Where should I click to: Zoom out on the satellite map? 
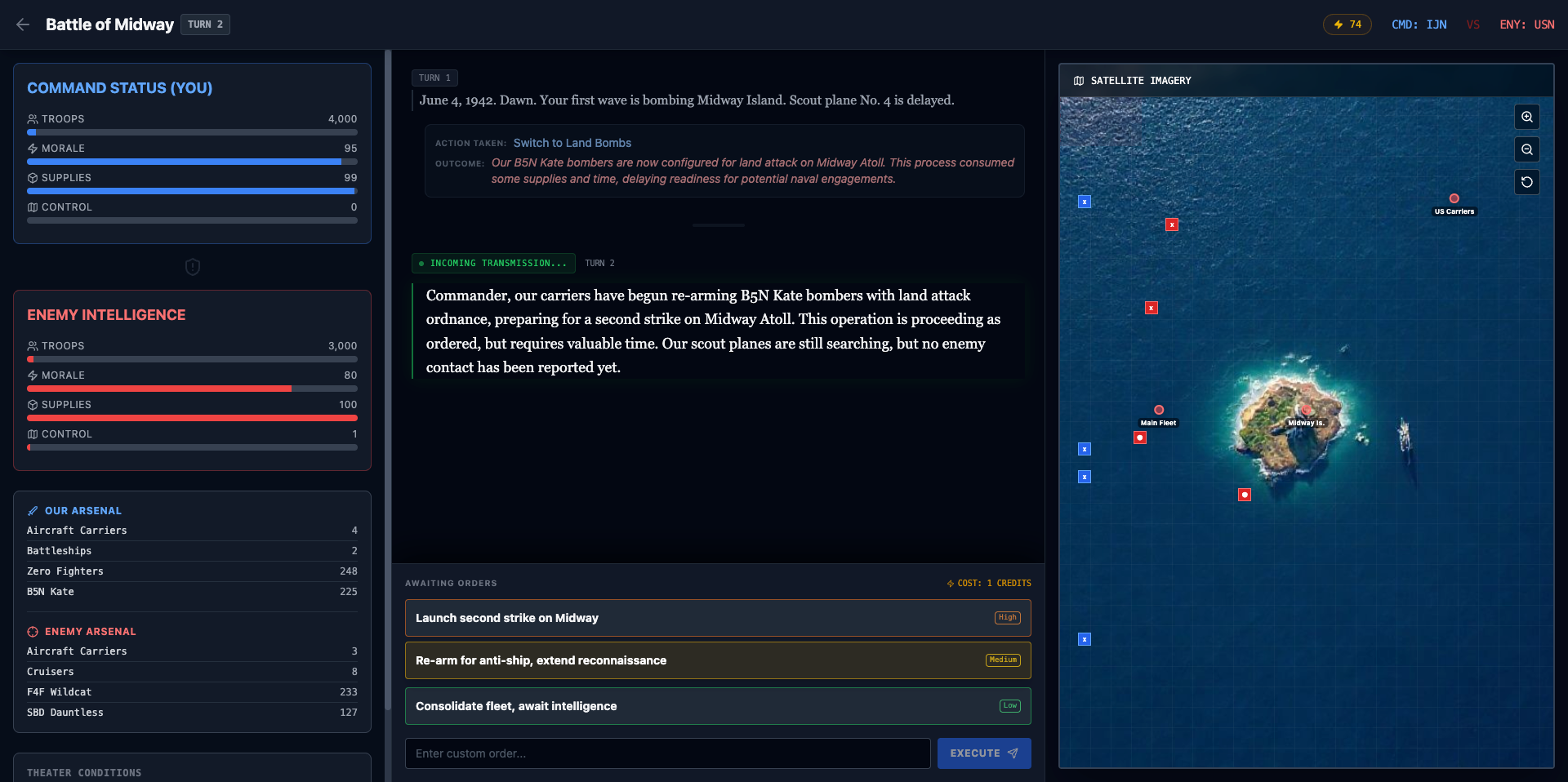pos(1527,149)
